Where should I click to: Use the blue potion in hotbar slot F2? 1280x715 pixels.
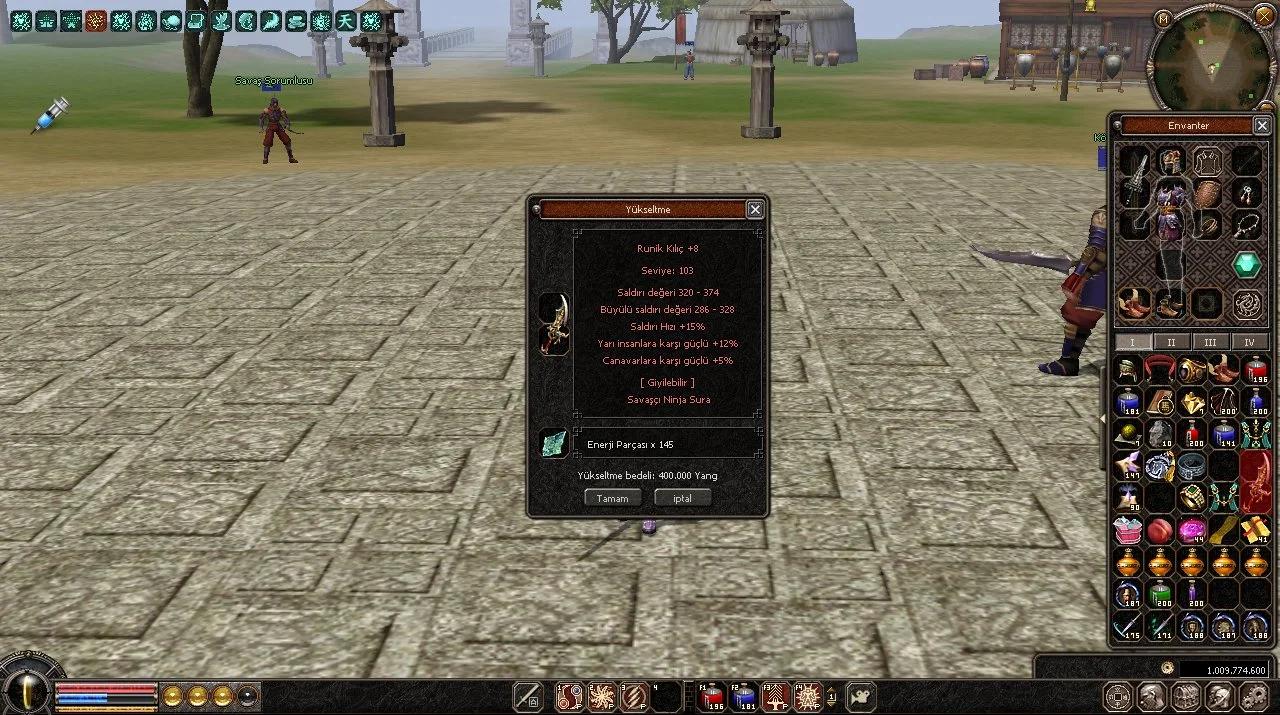click(743, 696)
